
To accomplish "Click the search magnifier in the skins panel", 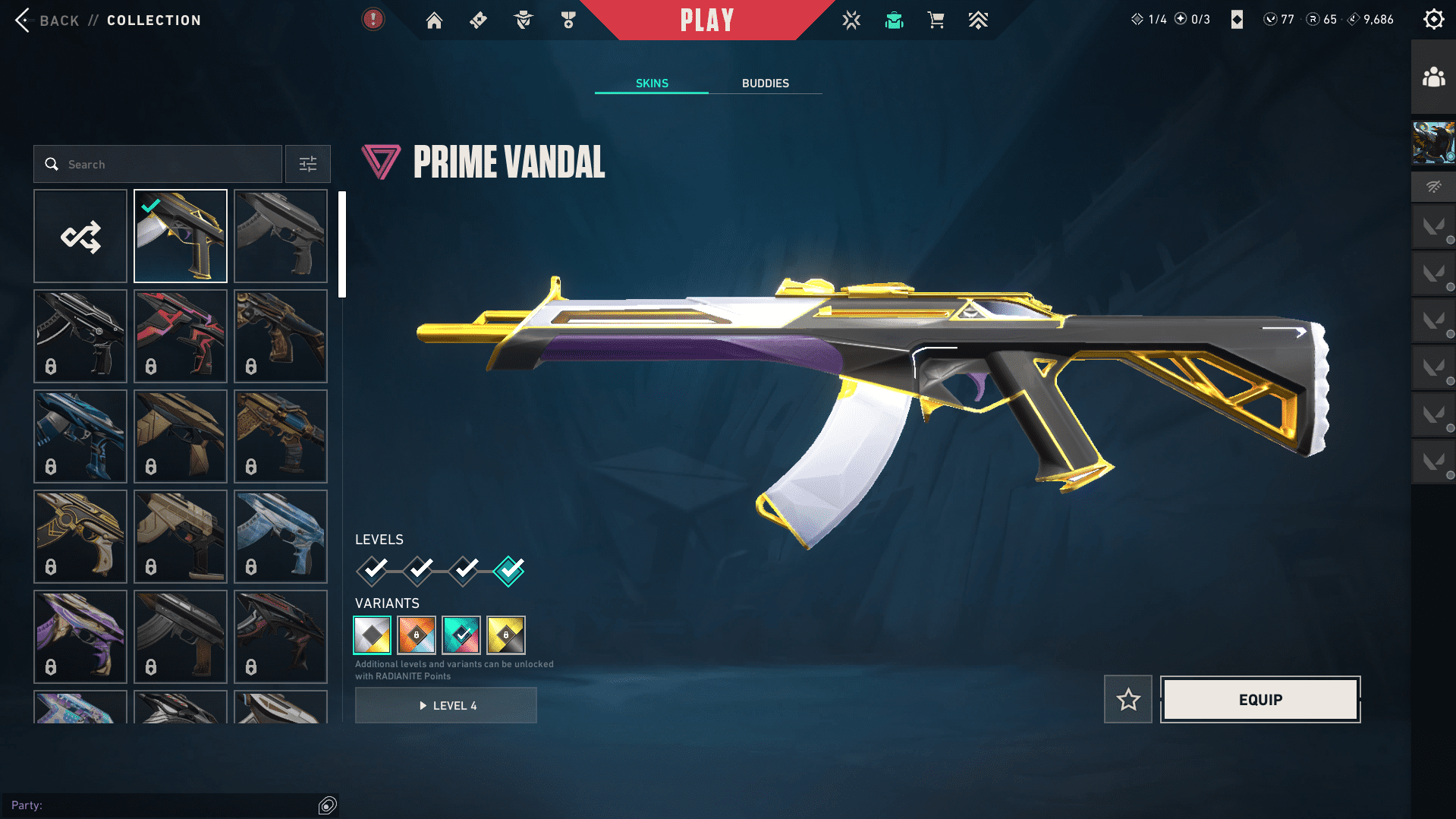I will coord(52,164).
